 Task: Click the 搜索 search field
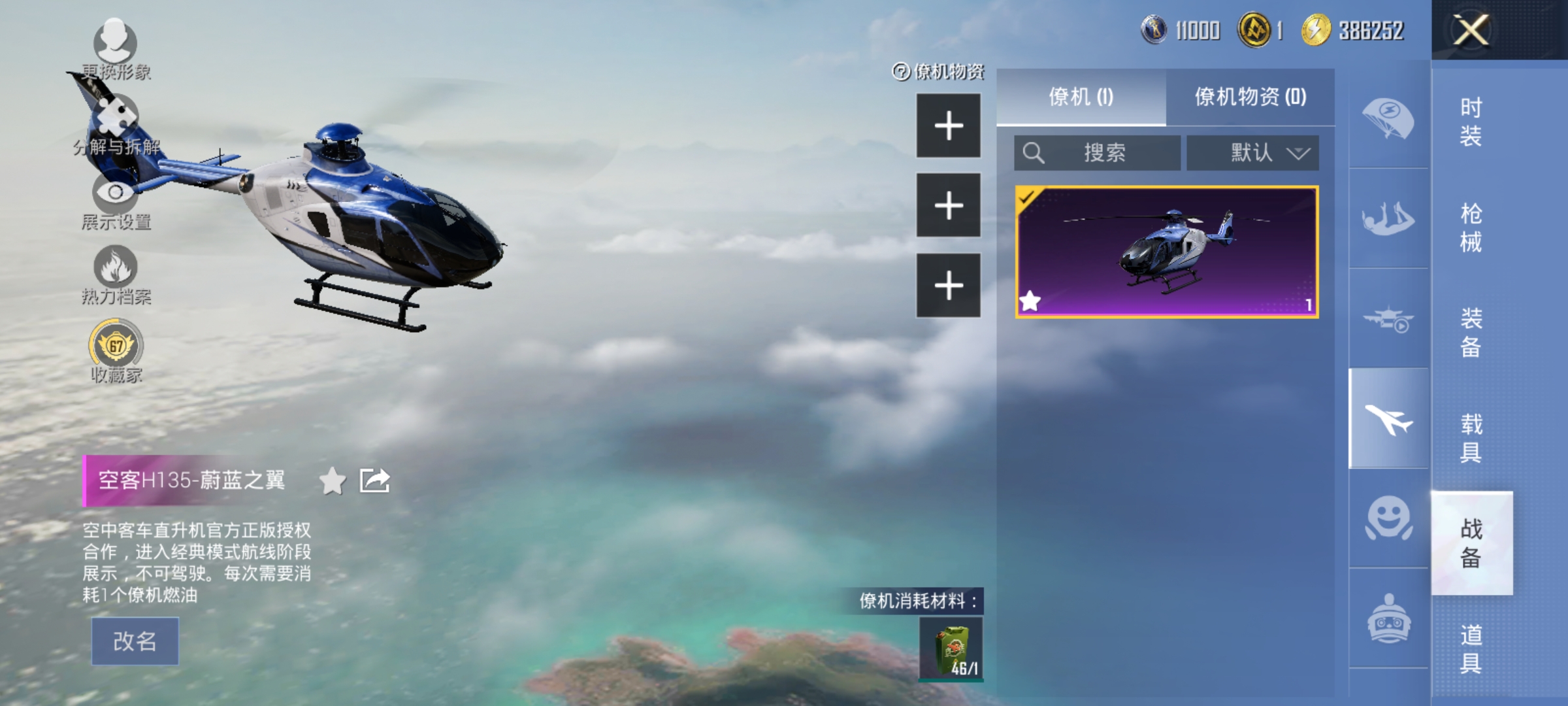point(1096,153)
